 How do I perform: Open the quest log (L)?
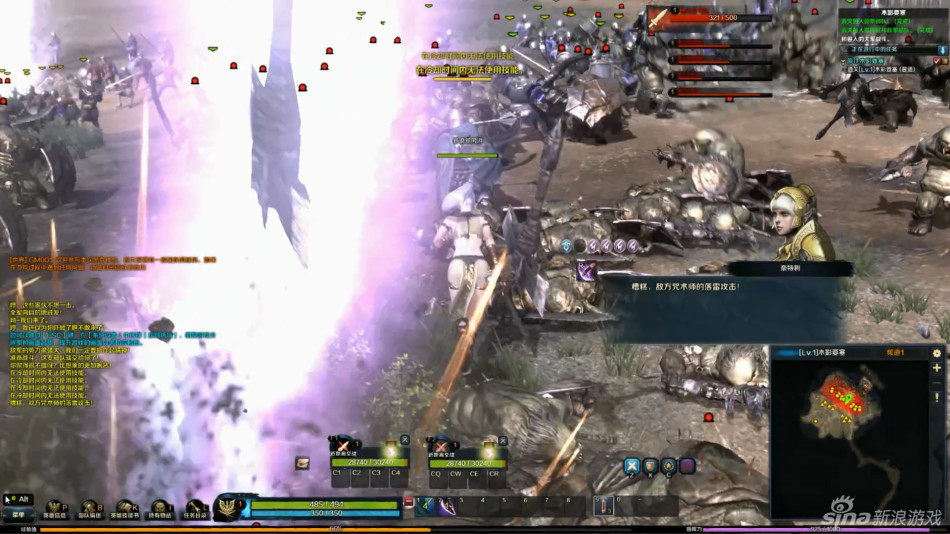point(194,510)
